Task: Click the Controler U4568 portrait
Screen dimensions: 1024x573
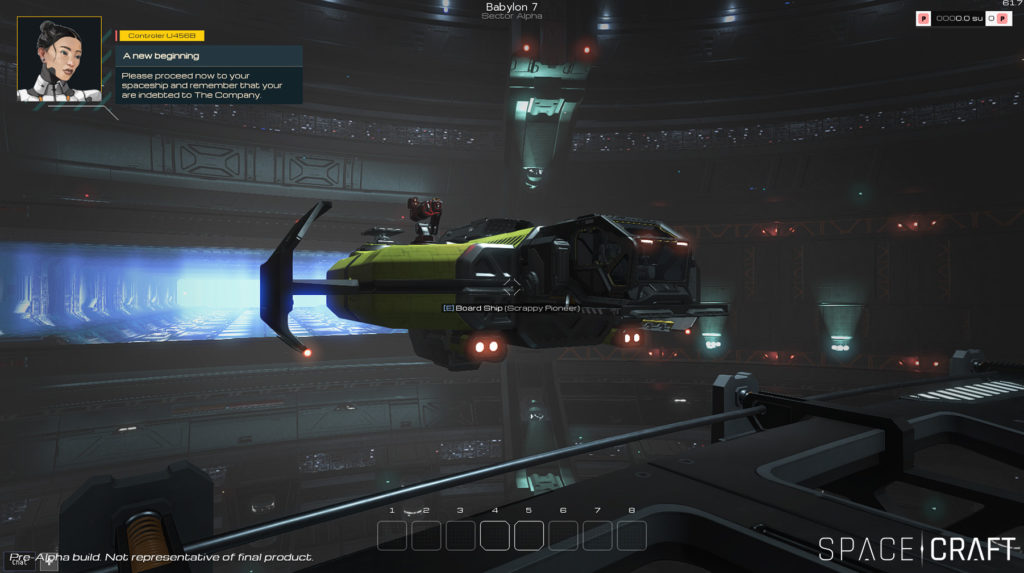Action: point(59,59)
